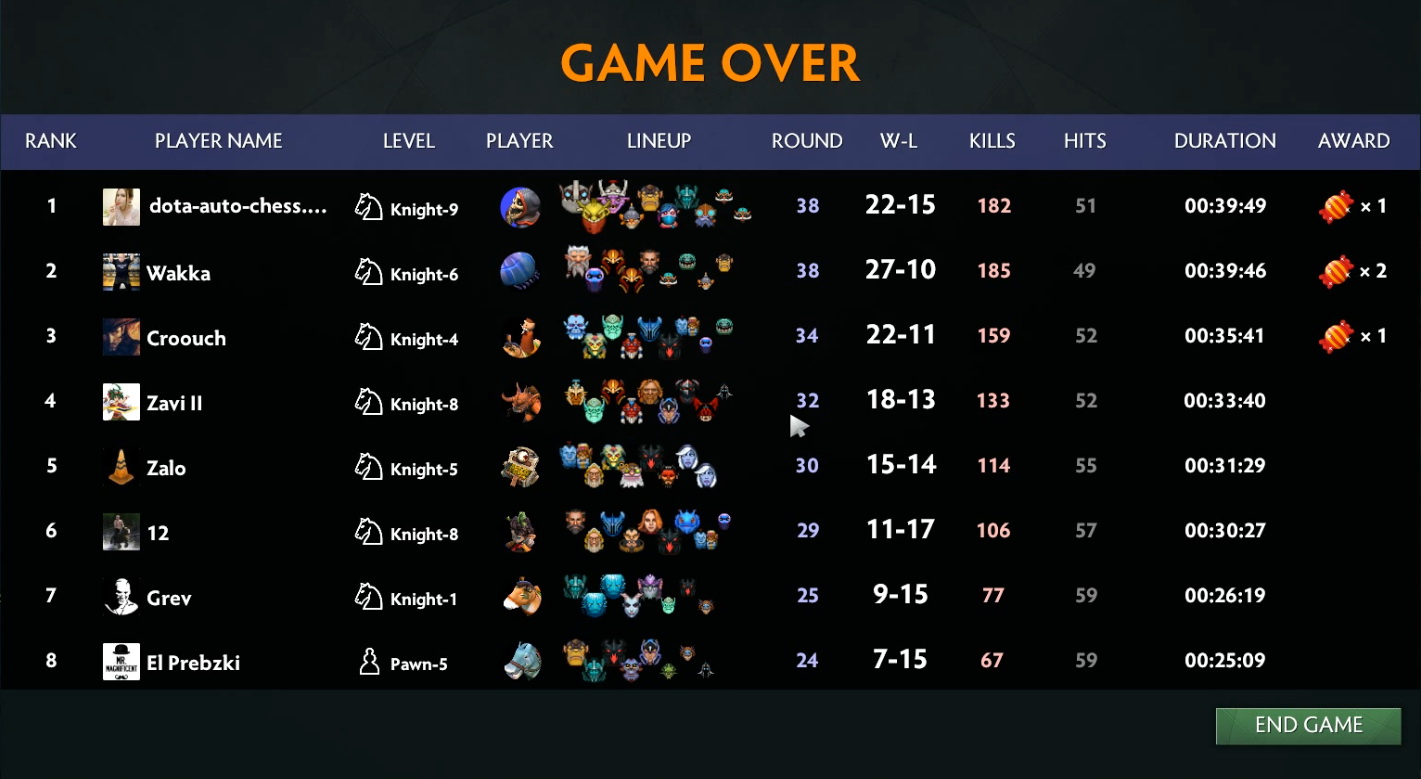Click the Techies icon in Zalo's lineup
Viewport: 1421px width, 779px height.
(x=630, y=474)
